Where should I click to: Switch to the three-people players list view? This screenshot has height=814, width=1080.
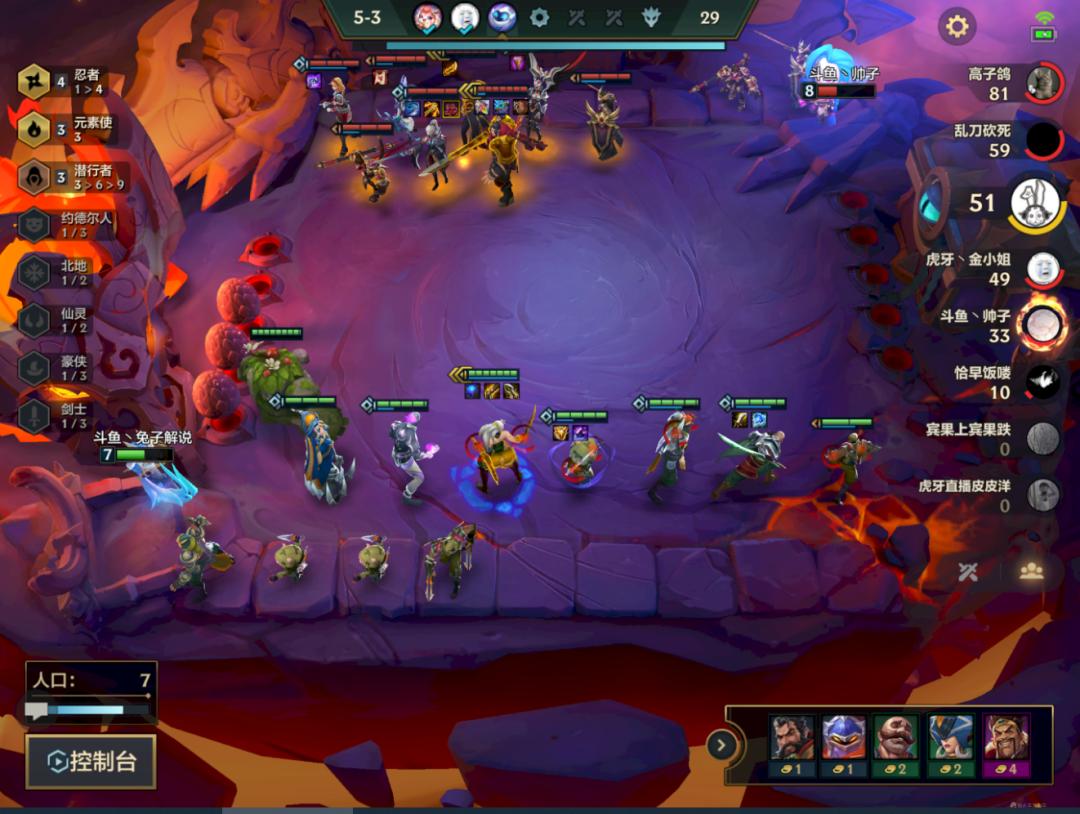1031,571
